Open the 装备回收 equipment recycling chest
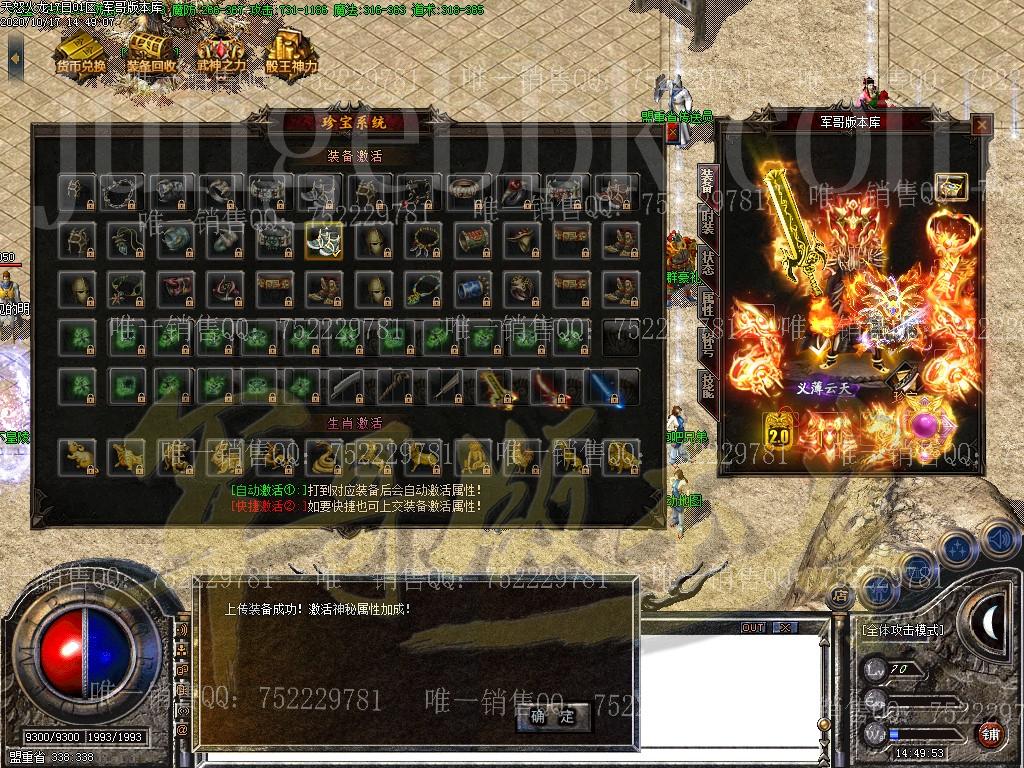 pyautogui.click(x=151, y=50)
